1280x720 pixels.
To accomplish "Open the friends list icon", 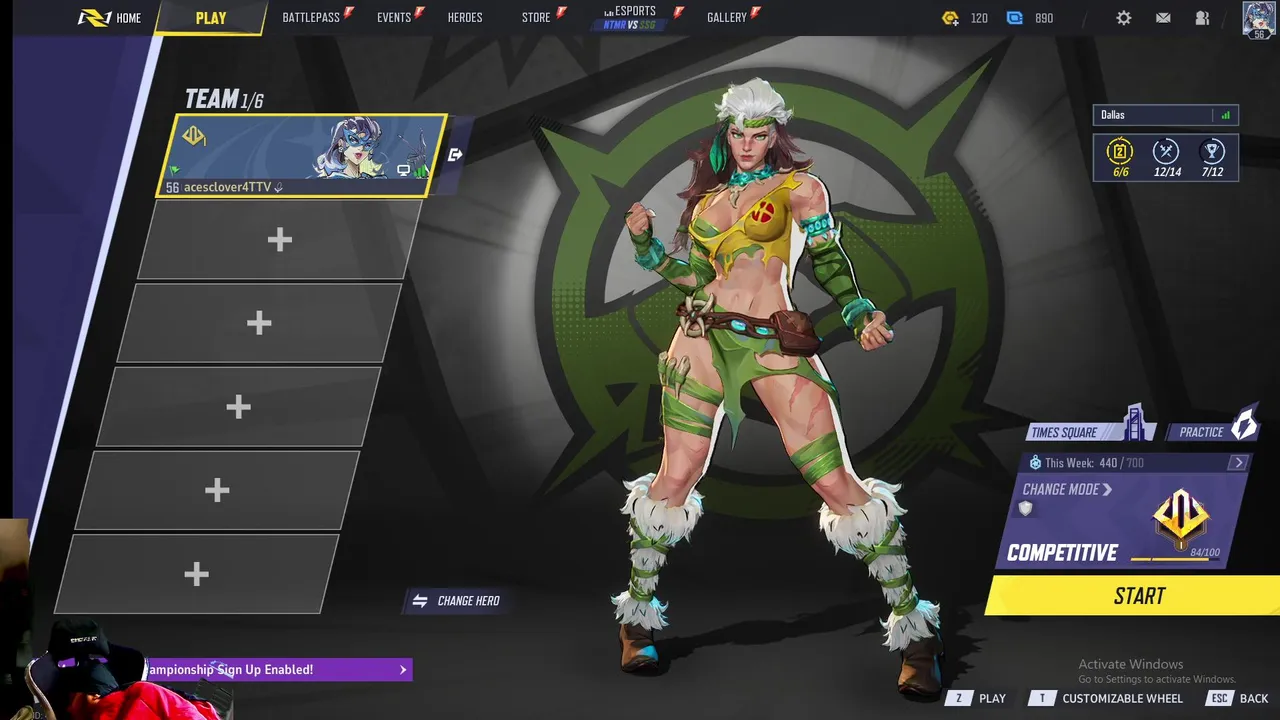I will [x=1202, y=18].
